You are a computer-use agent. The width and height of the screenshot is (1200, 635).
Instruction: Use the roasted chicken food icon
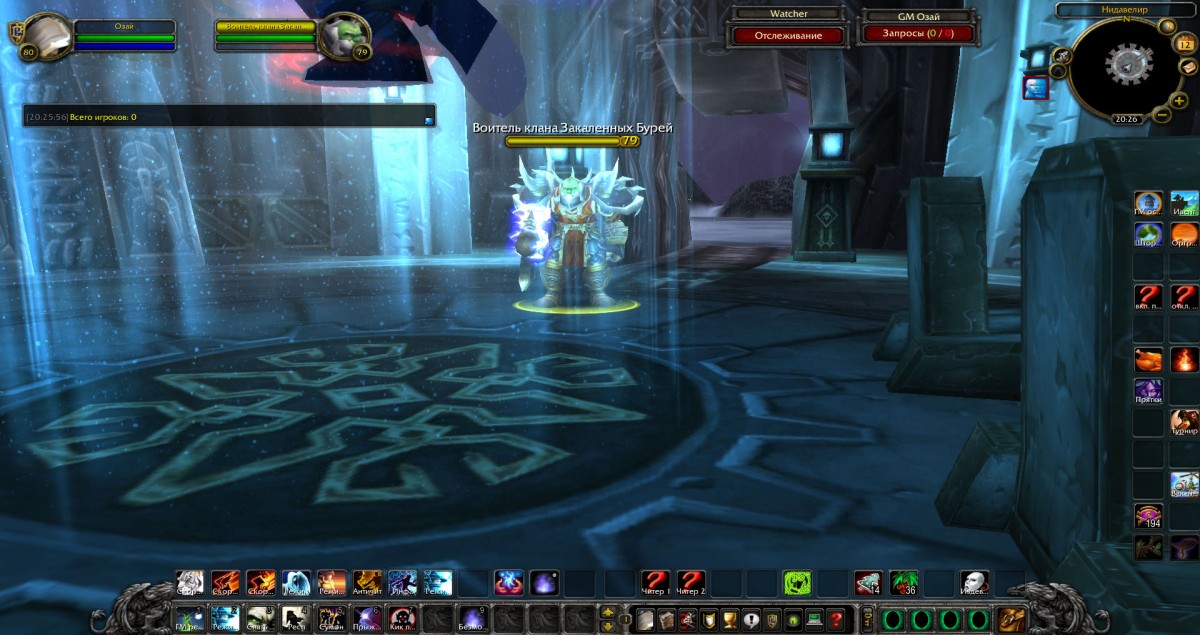(x=1149, y=358)
